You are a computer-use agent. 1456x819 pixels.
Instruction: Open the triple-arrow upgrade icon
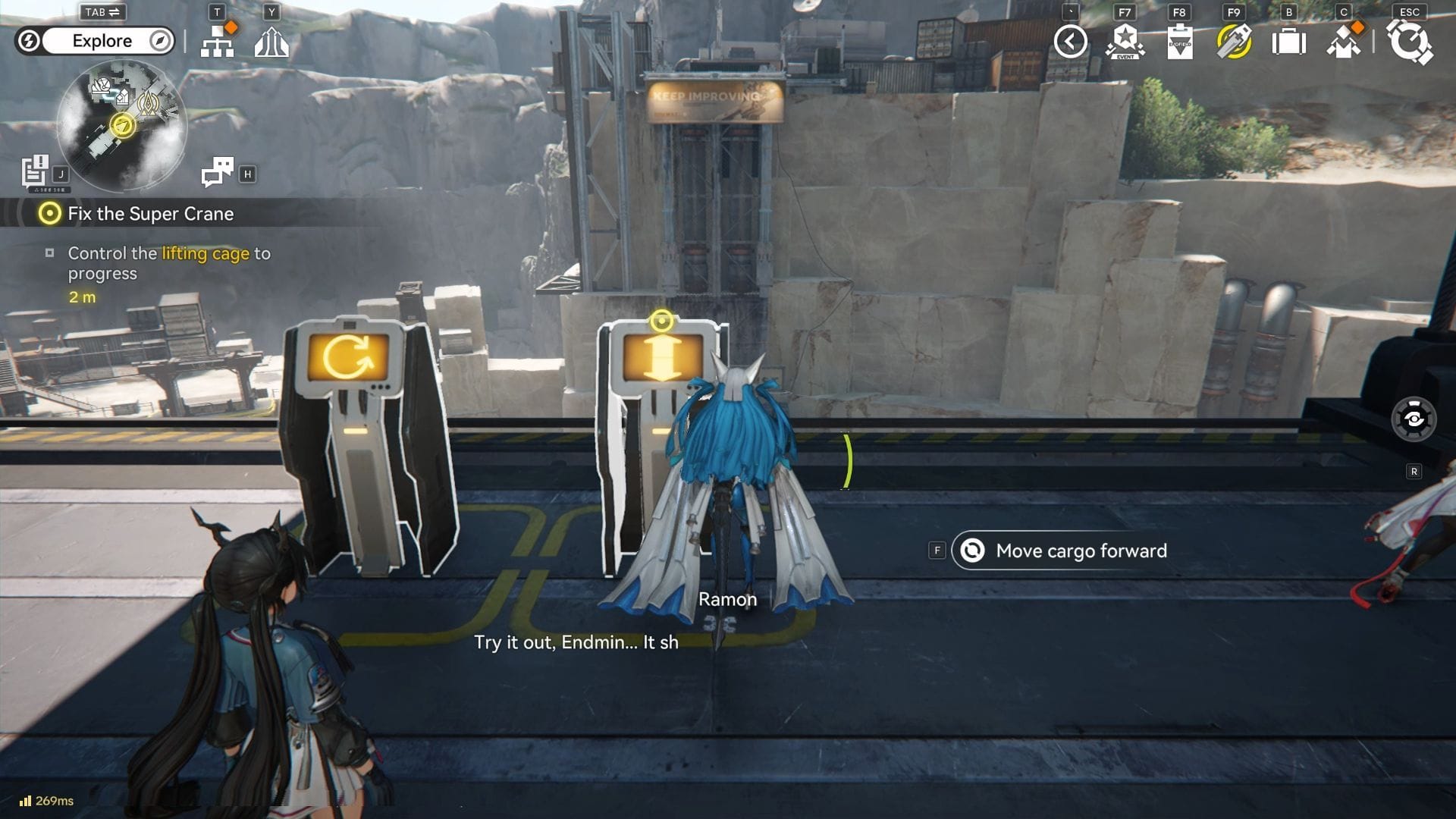(271, 42)
